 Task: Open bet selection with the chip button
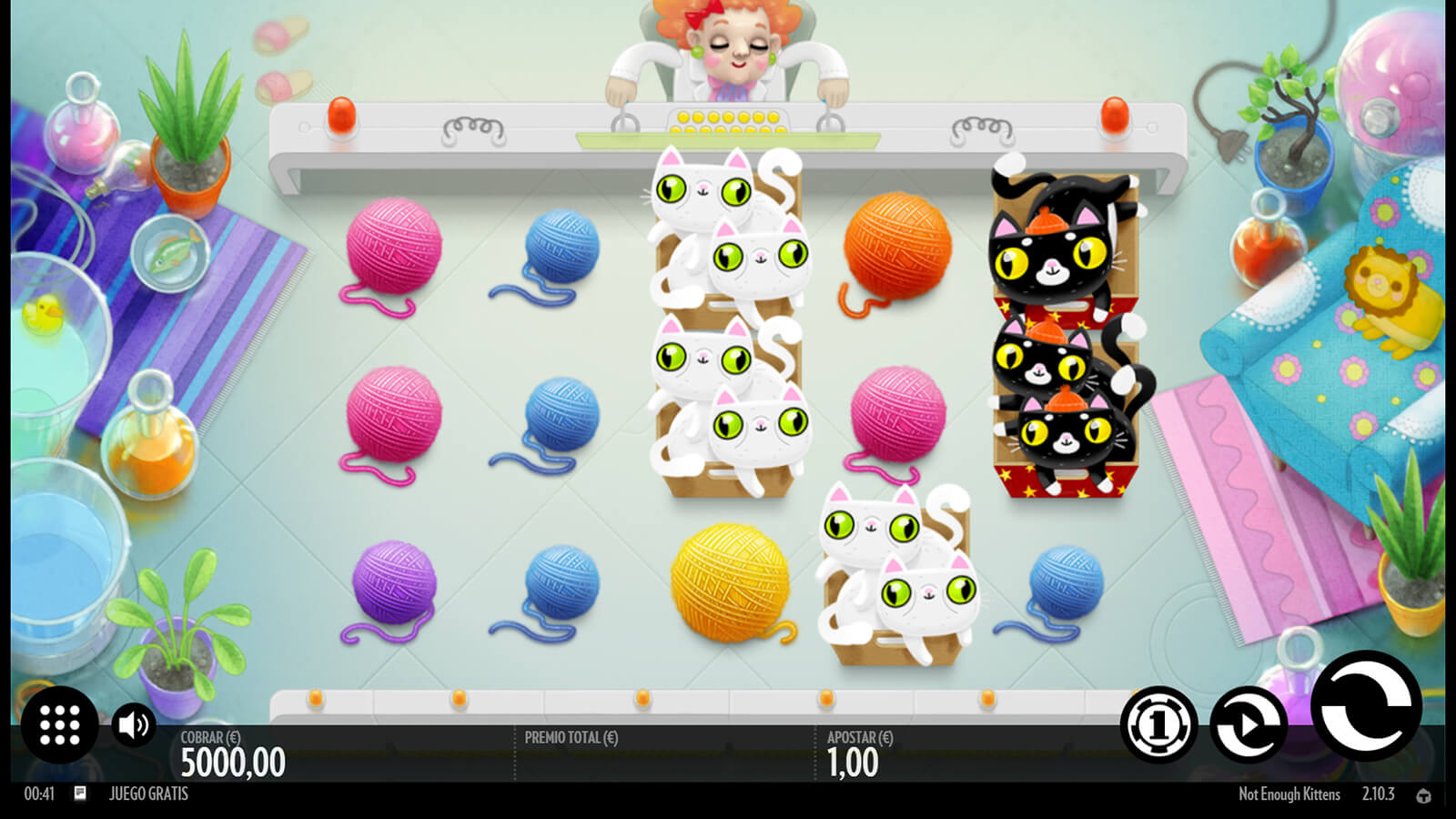(1158, 724)
